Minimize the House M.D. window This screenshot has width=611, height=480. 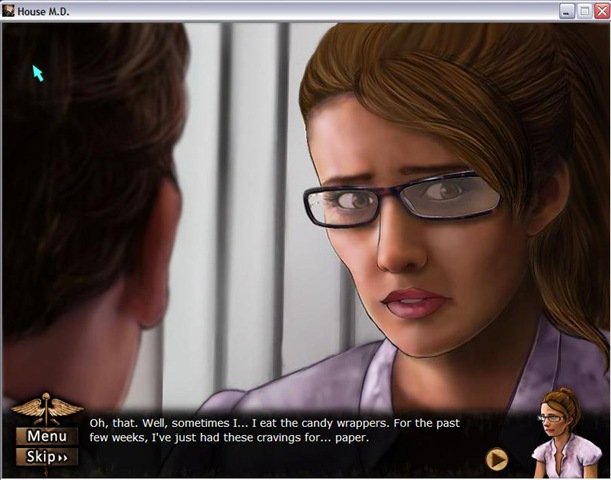(x=568, y=10)
